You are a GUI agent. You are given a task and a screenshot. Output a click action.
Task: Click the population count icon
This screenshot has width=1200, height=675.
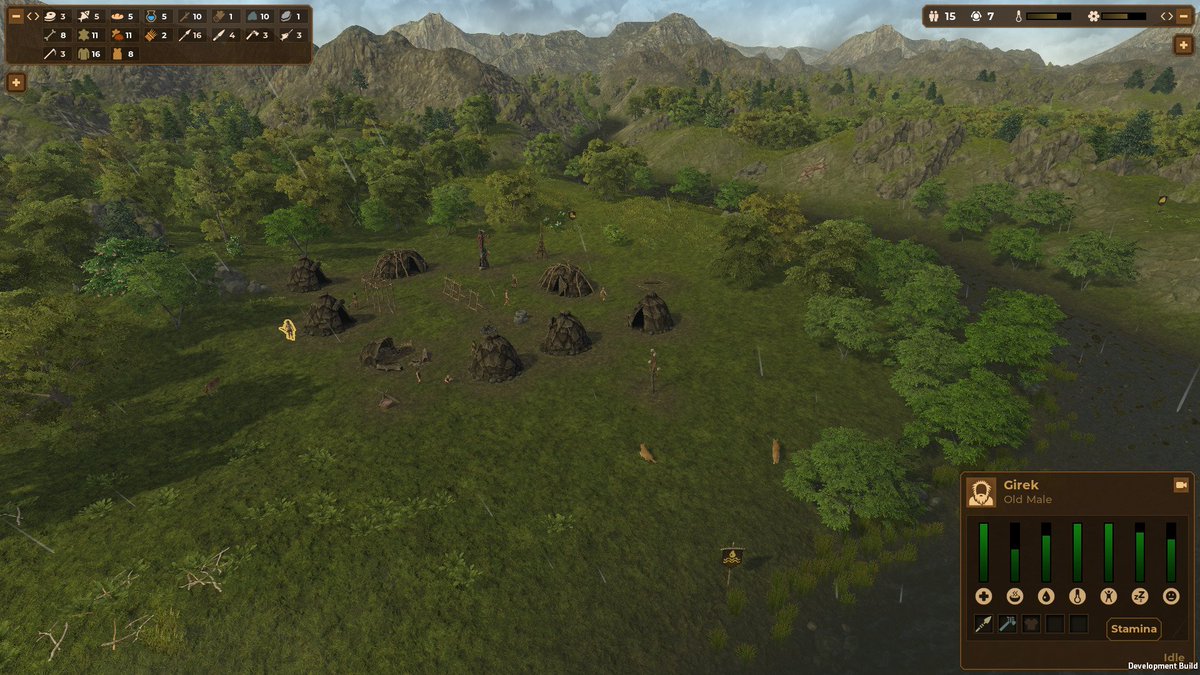(x=934, y=16)
